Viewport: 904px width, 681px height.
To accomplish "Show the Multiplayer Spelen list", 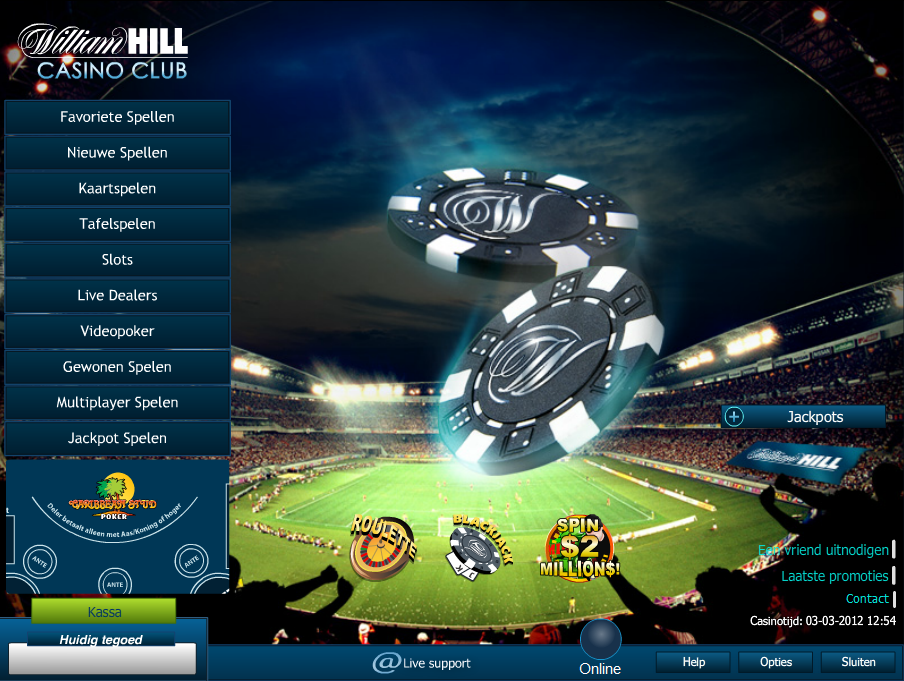I will pos(117,403).
